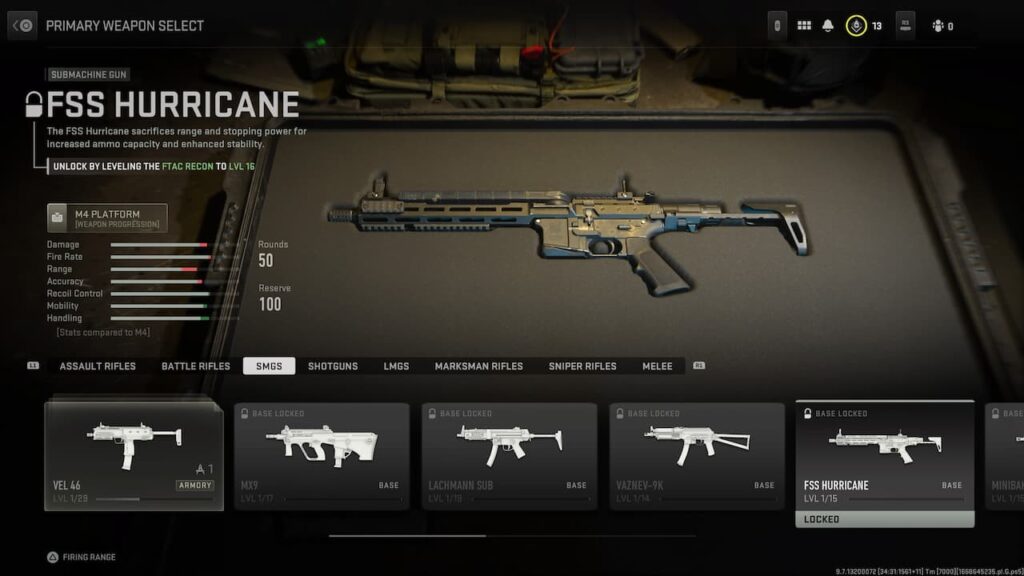1024x576 pixels.
Task: Select the VEL 46 weapon tile
Action: 134,455
